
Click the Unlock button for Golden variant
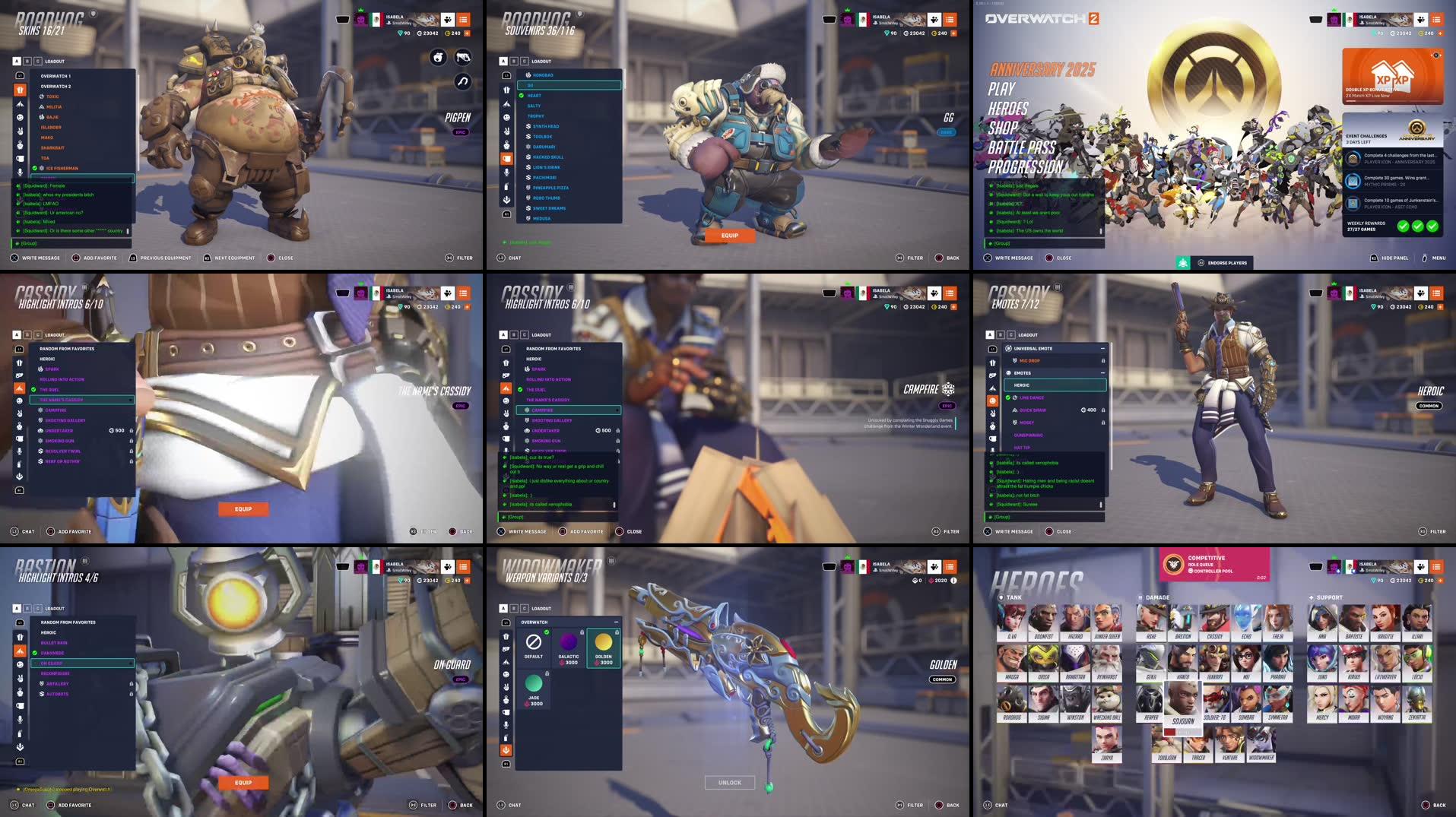[x=729, y=782]
